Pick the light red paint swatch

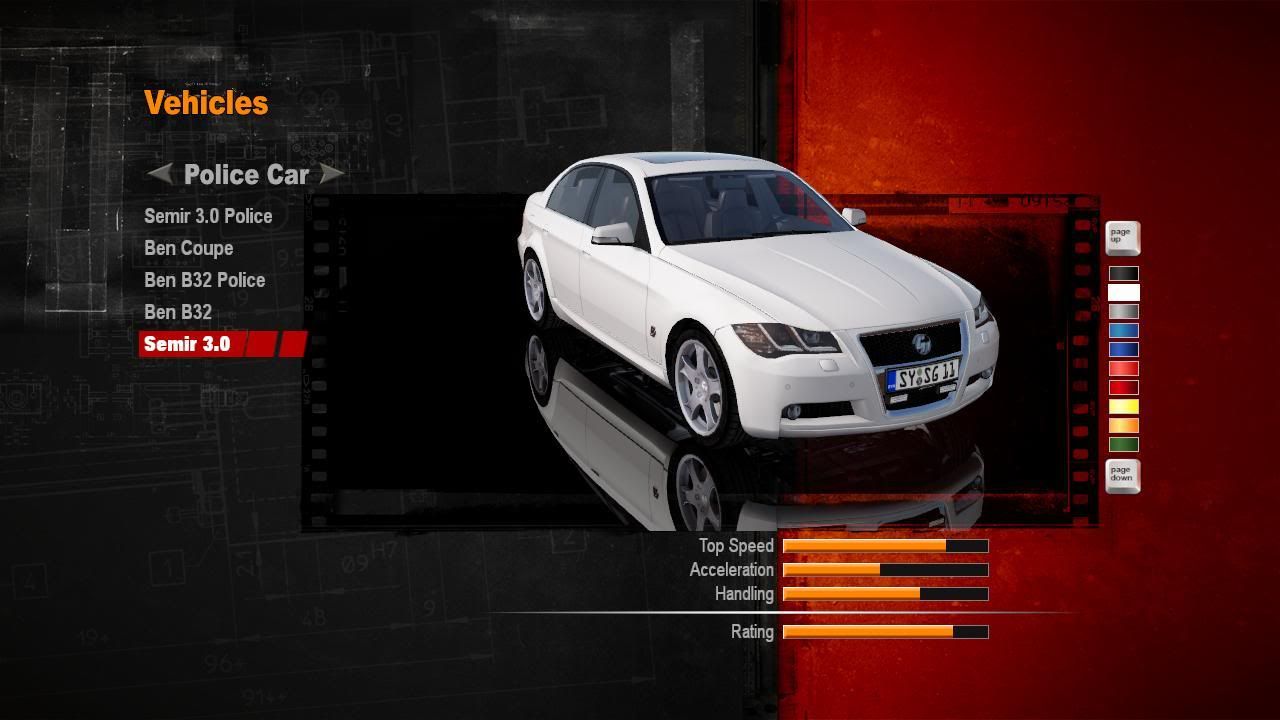coord(1123,369)
